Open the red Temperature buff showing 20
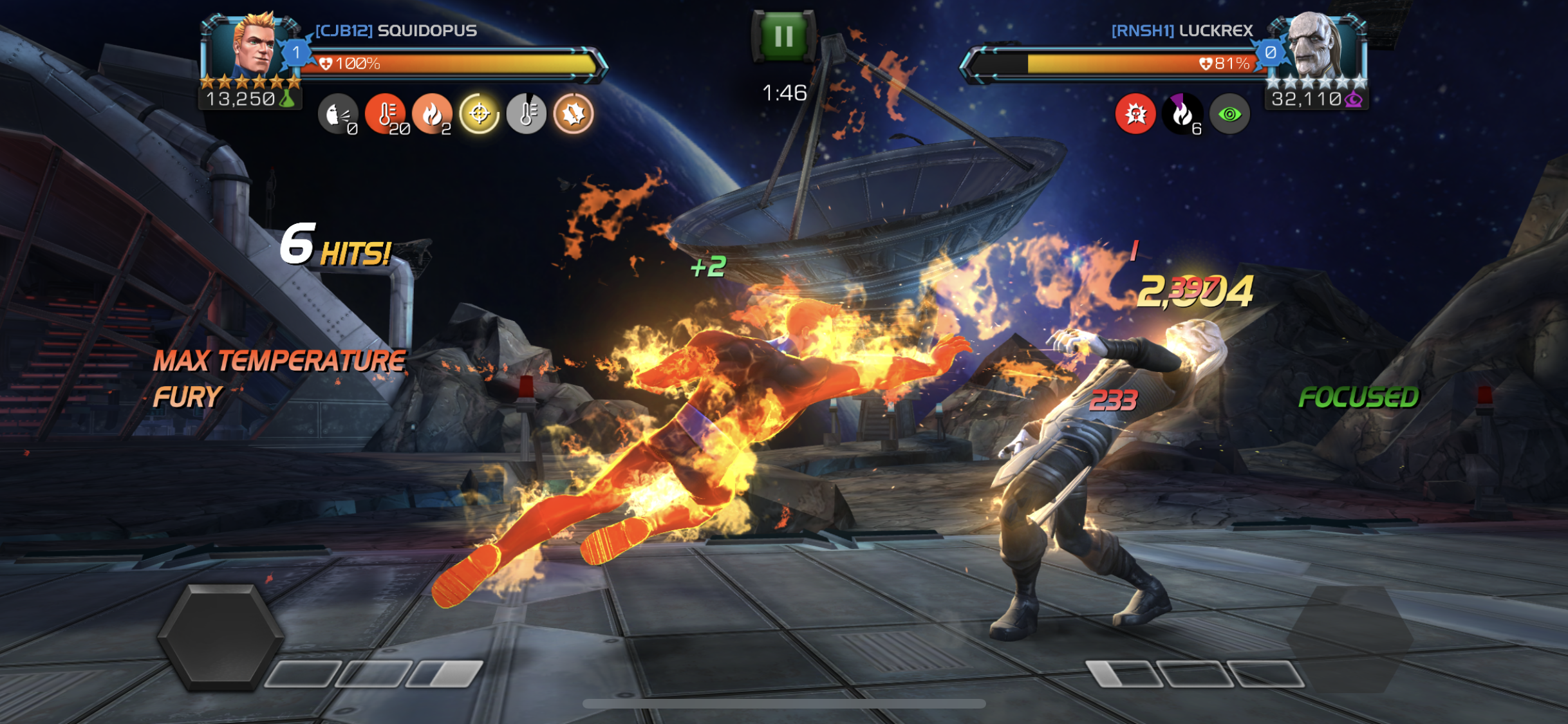 click(386, 115)
